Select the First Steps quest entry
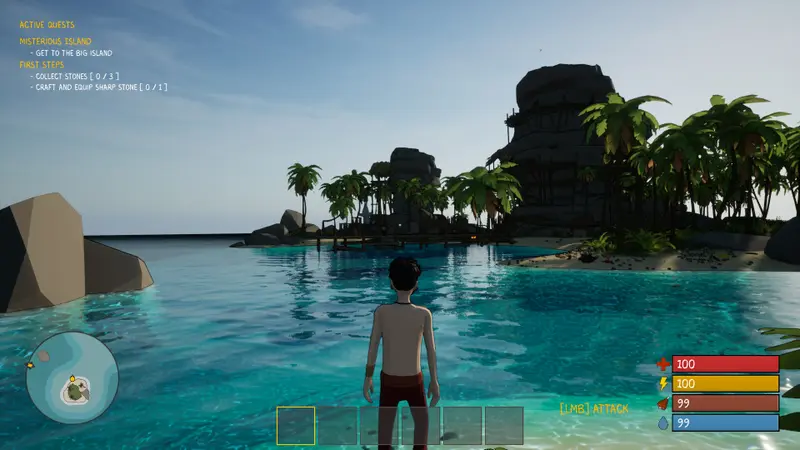Image resolution: width=800 pixels, height=450 pixels. (x=41, y=64)
